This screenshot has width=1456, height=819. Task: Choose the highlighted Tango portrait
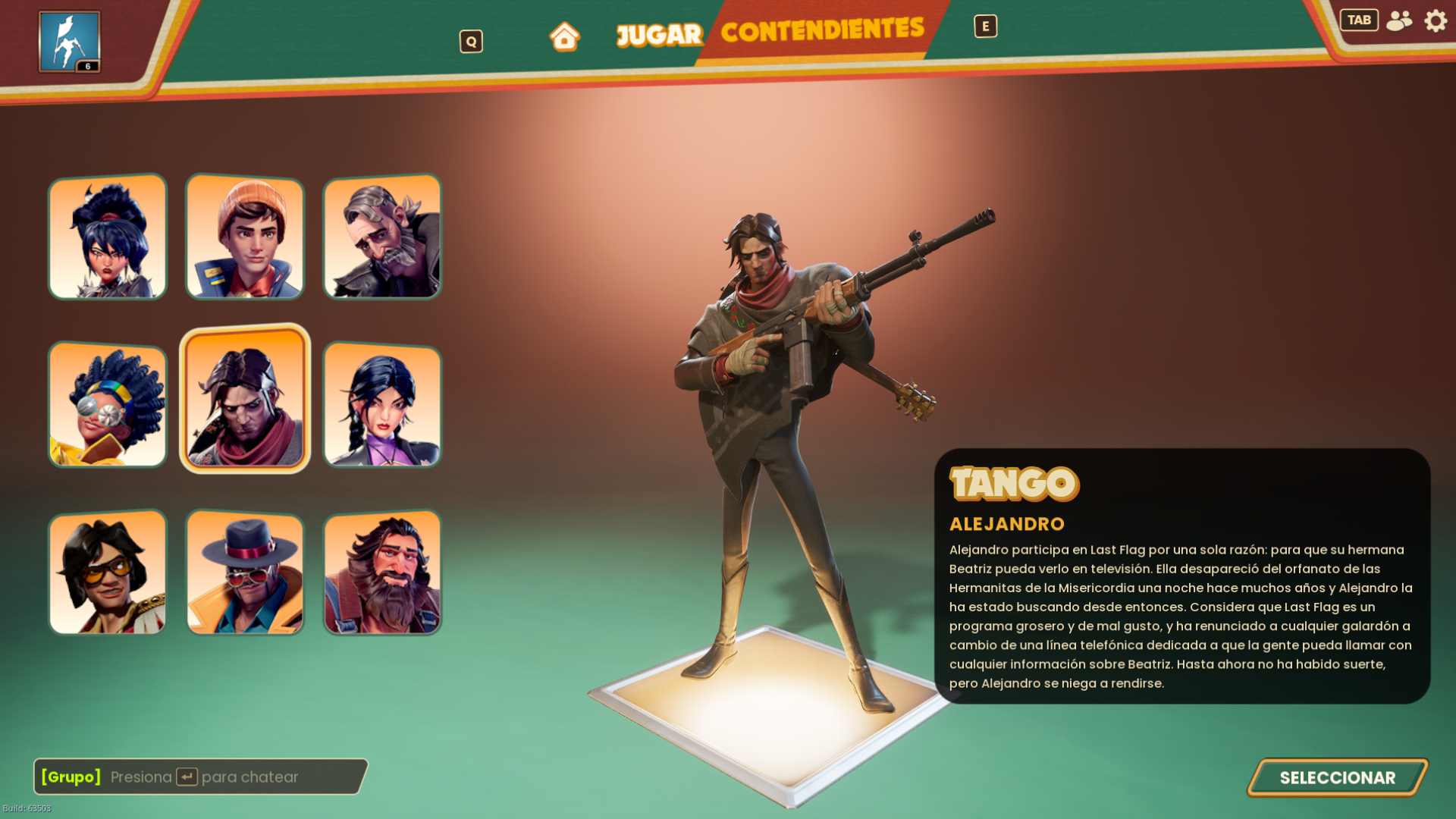coord(245,399)
